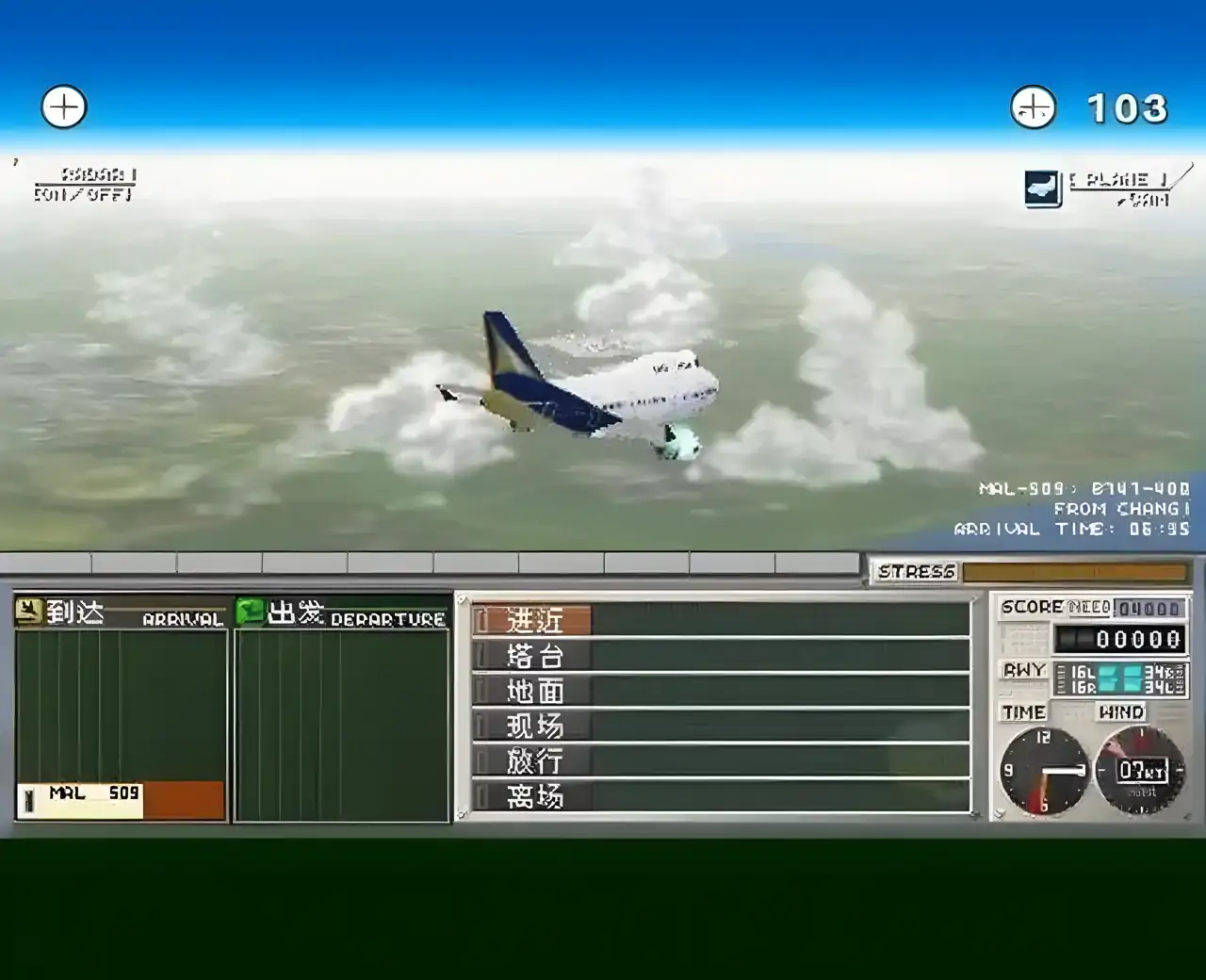This screenshot has width=1206, height=980.
Task: Select the 地面 ground frequency button
Action: click(533, 691)
